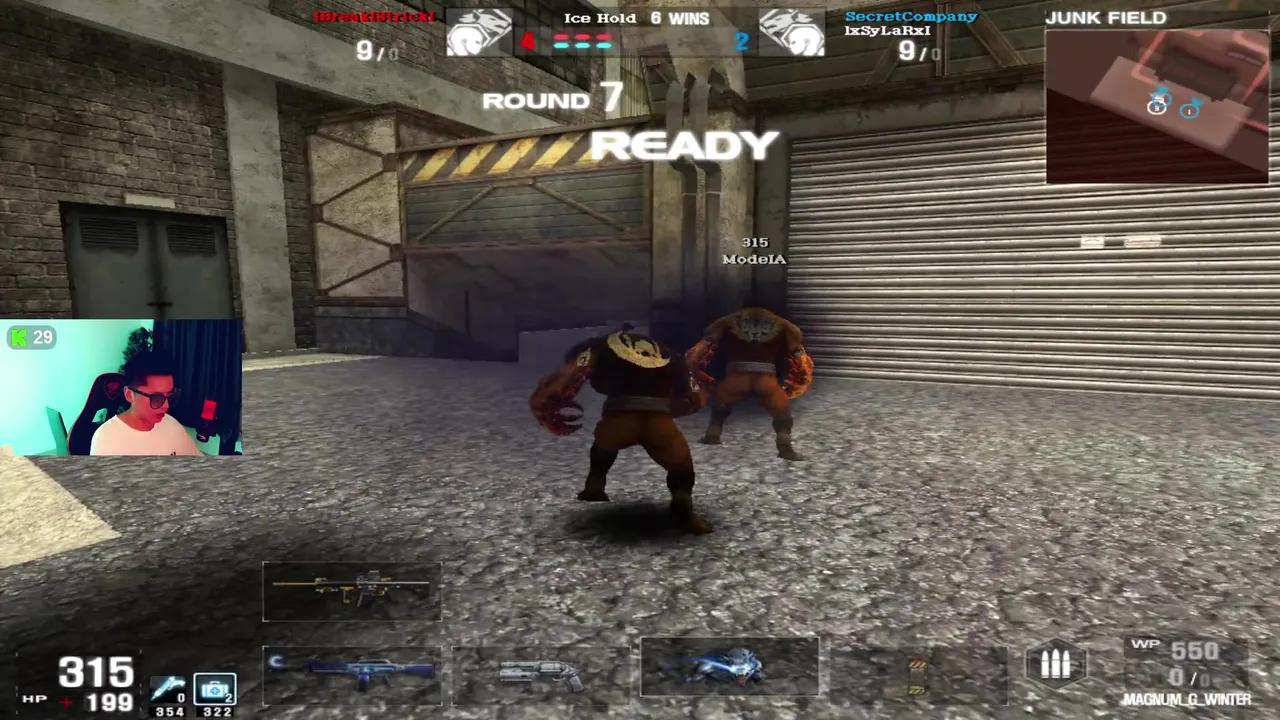
Task: Click the red round score 4
Action: tap(527, 40)
